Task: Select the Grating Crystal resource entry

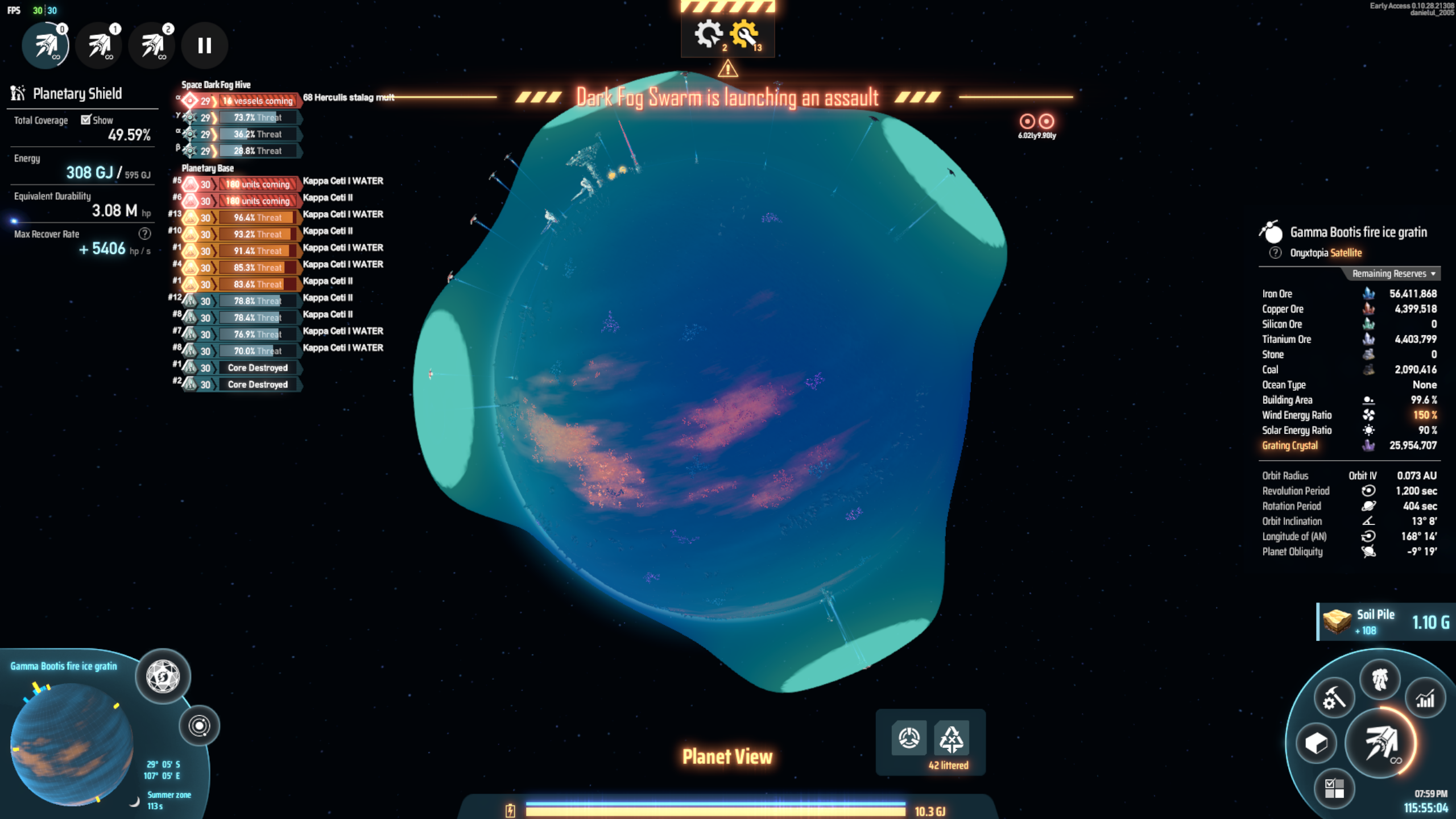Action: coord(1290,445)
